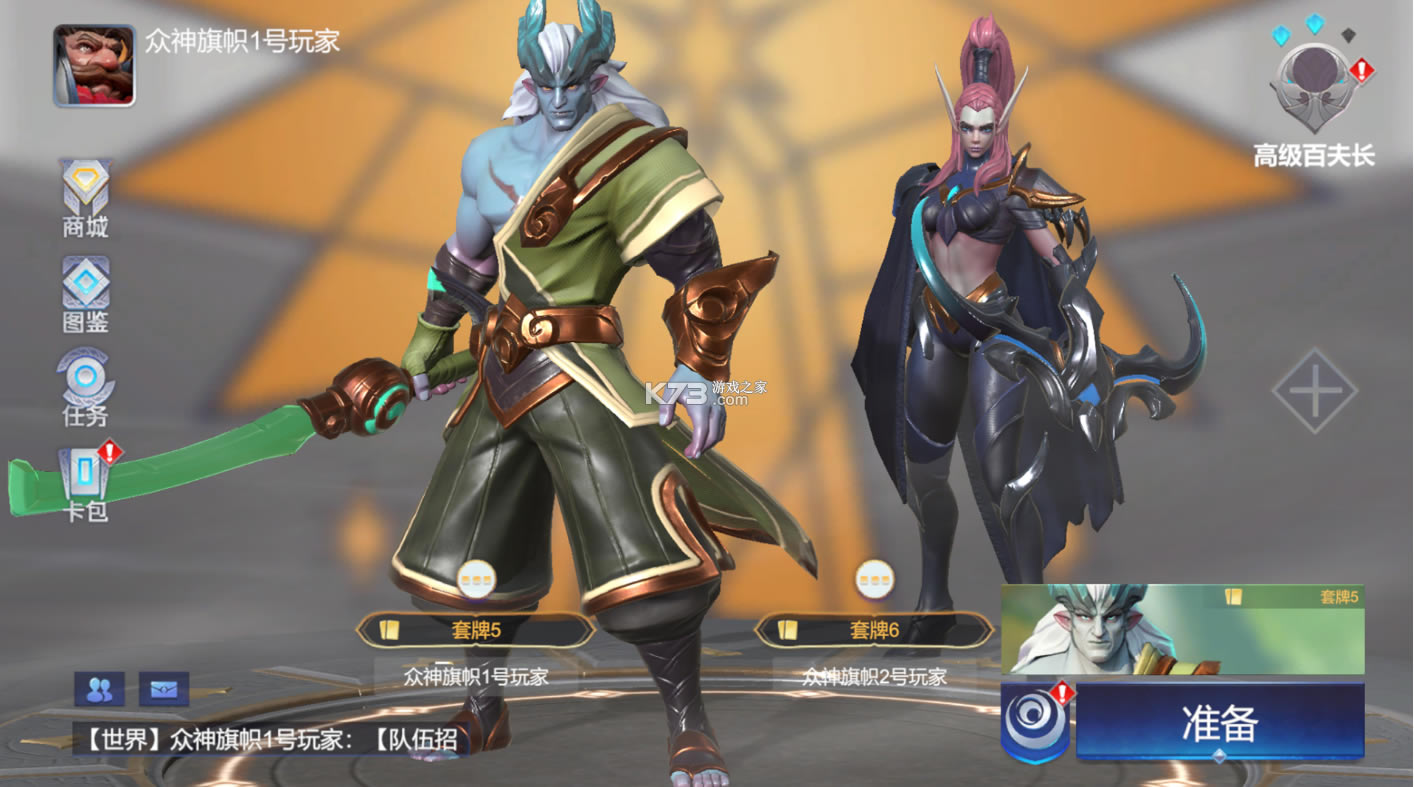Click the speech bubble above 套牌6
Viewport: 1414px width, 787px height.
pyautogui.click(x=875, y=579)
